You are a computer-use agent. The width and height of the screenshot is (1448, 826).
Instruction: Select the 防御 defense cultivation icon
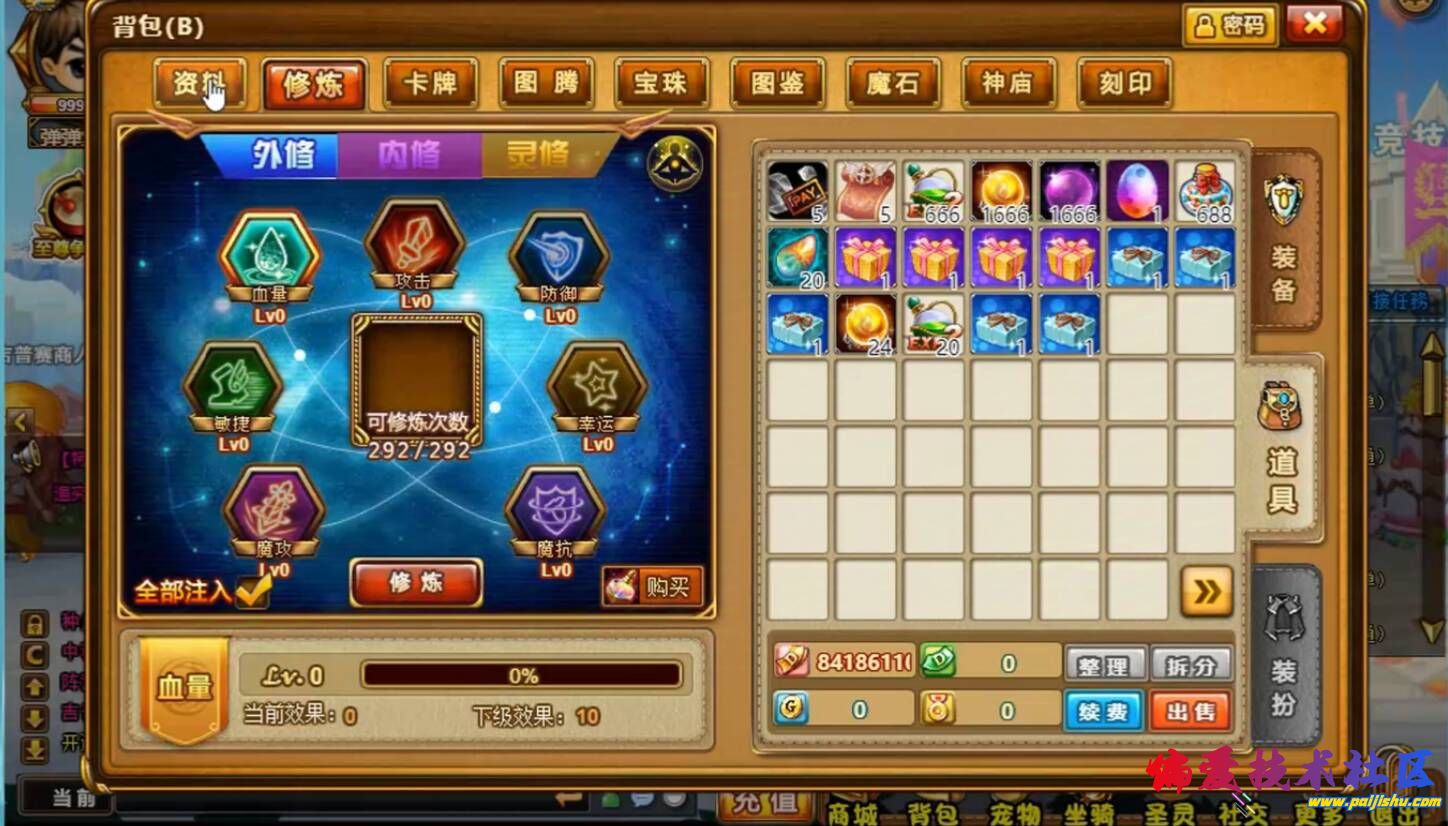559,255
